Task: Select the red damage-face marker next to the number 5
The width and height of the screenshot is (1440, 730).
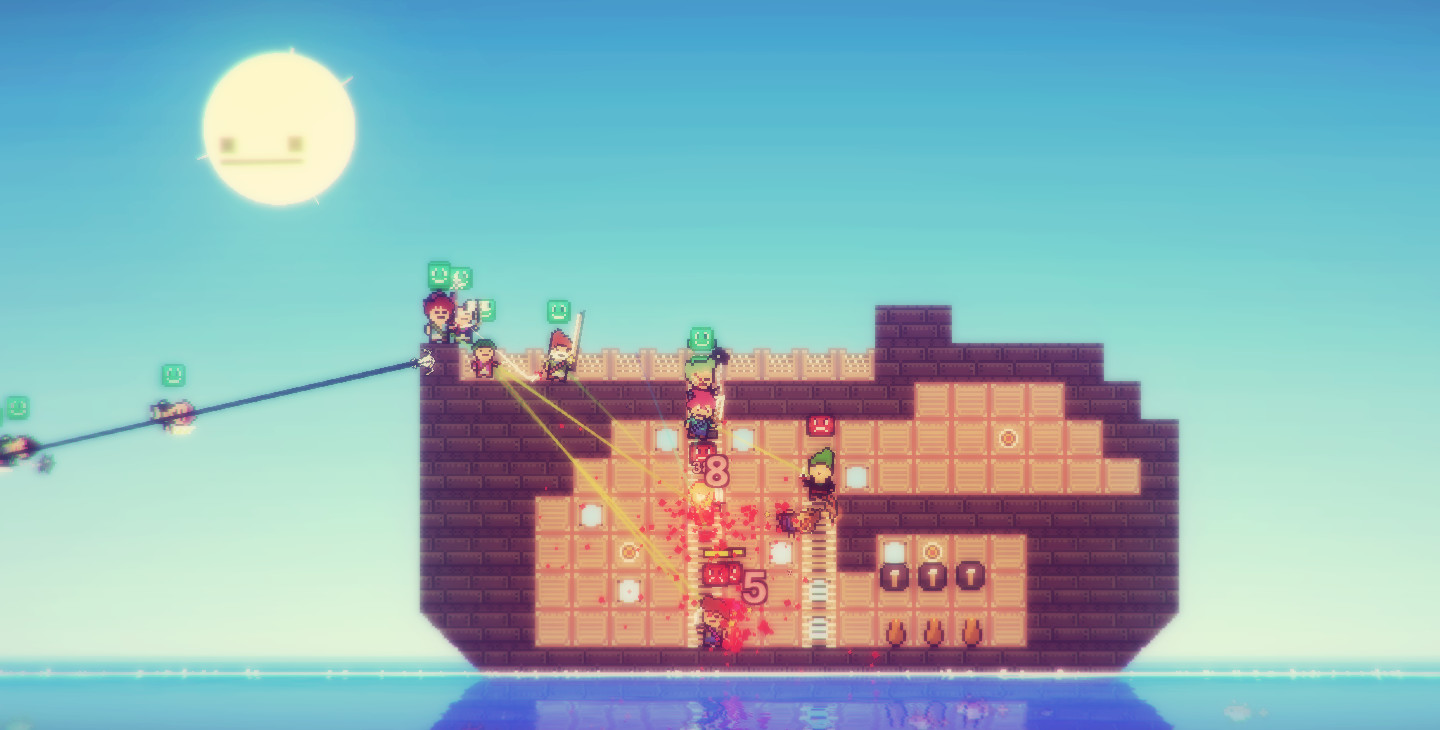Action: tap(722, 574)
